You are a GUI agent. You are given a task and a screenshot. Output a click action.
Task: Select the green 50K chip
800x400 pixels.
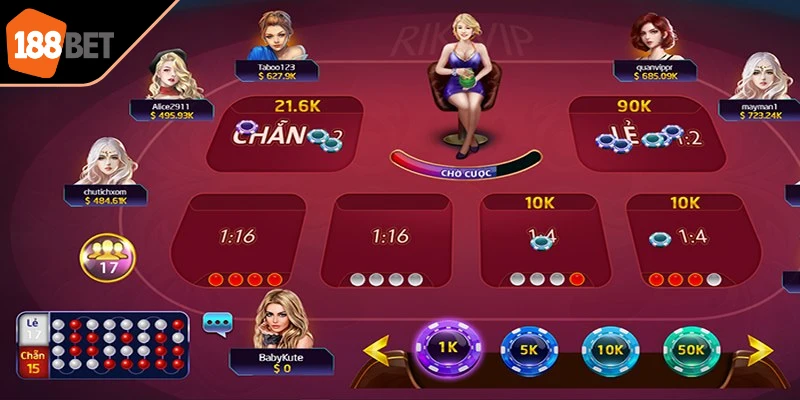(x=691, y=352)
